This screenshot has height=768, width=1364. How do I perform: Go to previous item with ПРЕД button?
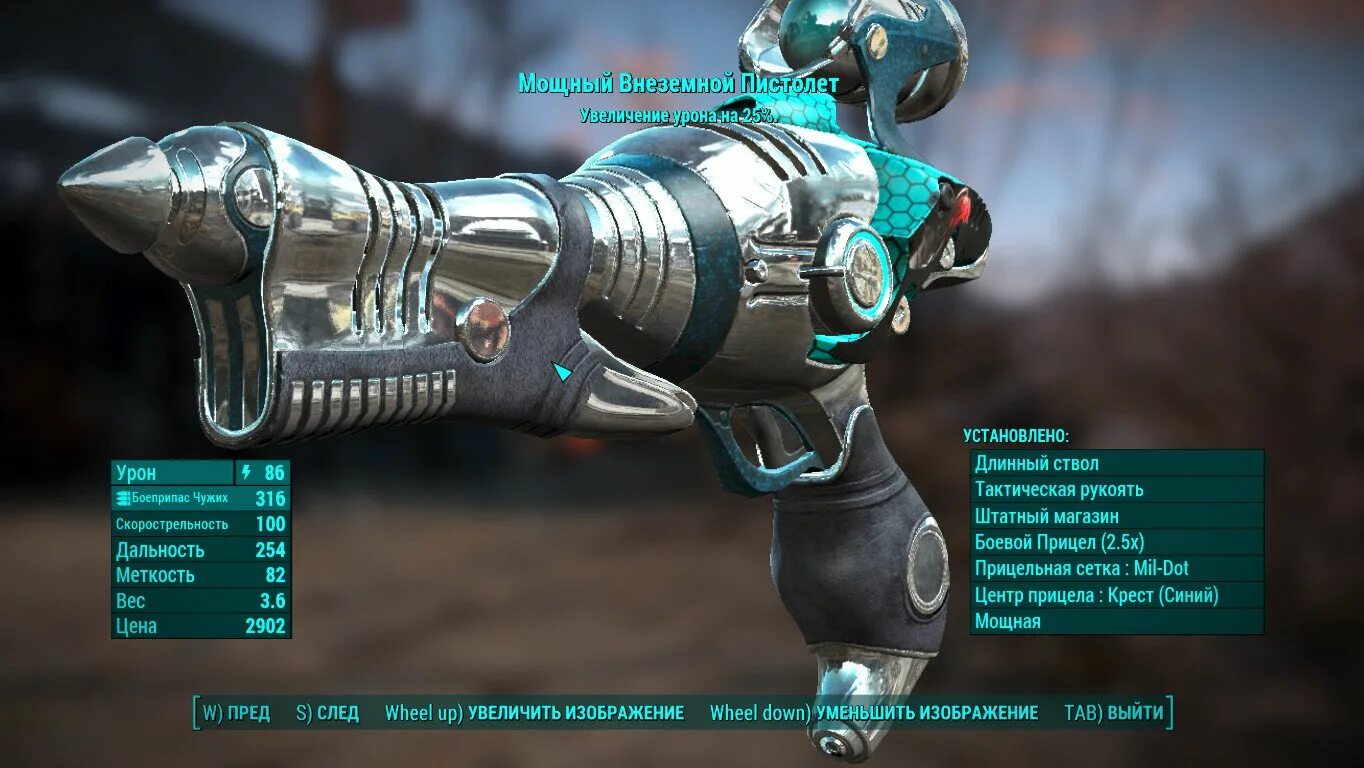coord(236,713)
